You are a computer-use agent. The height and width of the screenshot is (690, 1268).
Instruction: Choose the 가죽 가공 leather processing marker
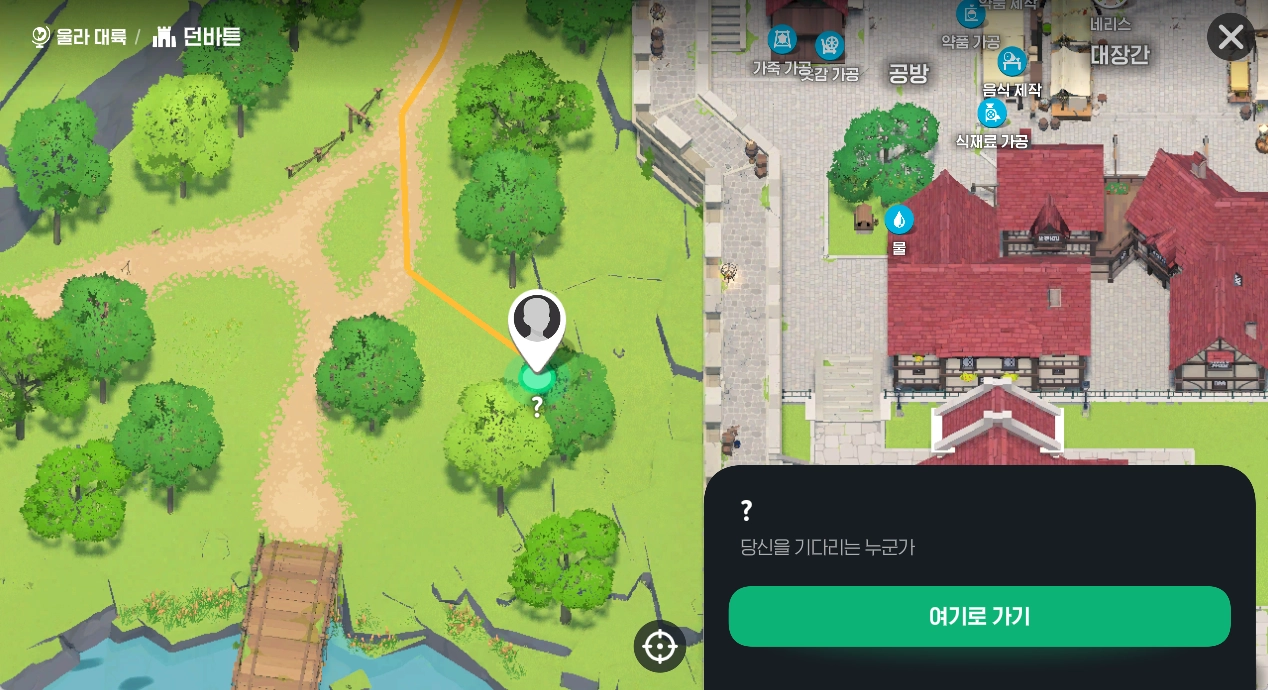click(x=782, y=41)
